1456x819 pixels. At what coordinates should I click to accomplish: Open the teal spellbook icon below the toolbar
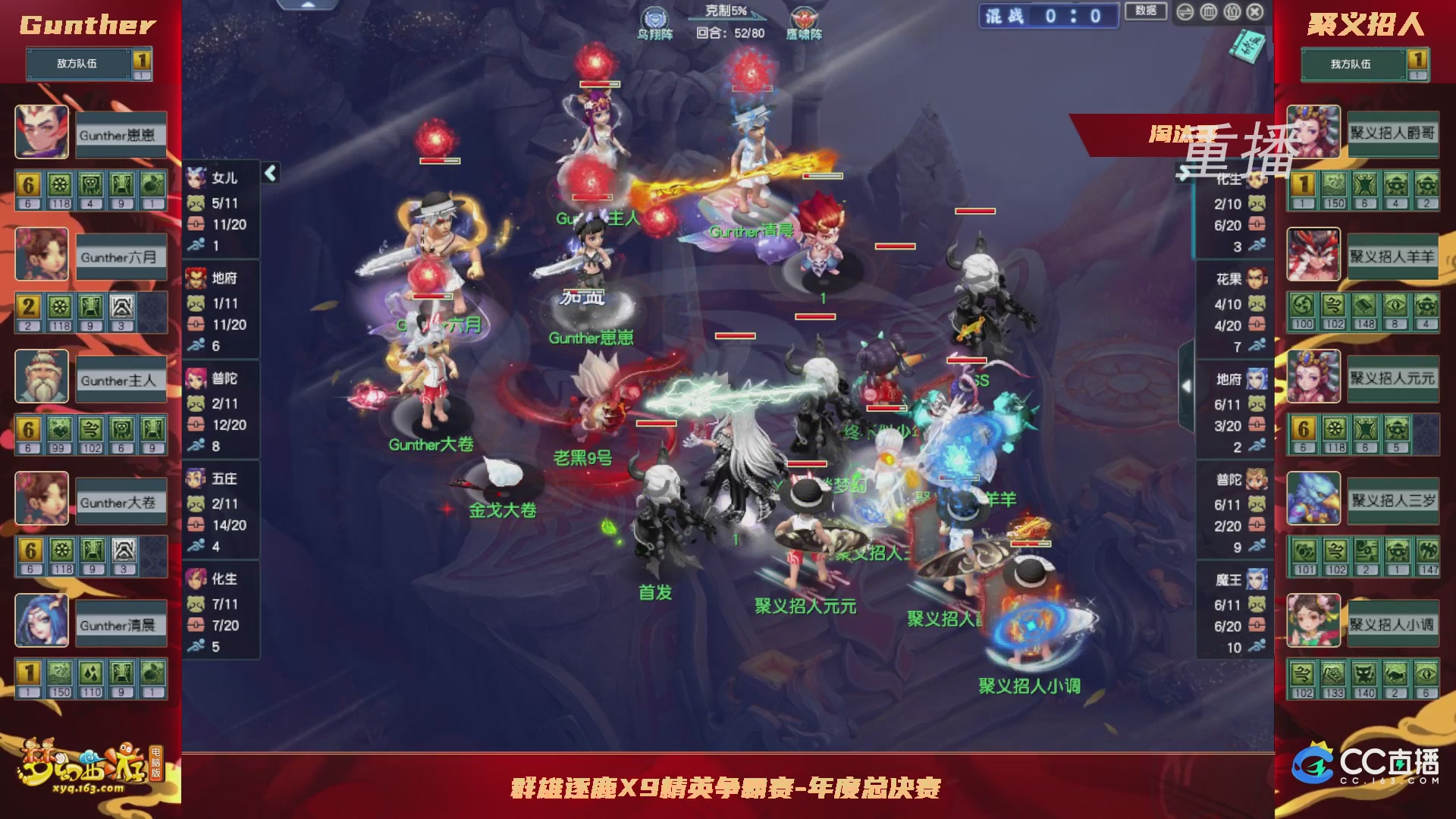point(1246,45)
